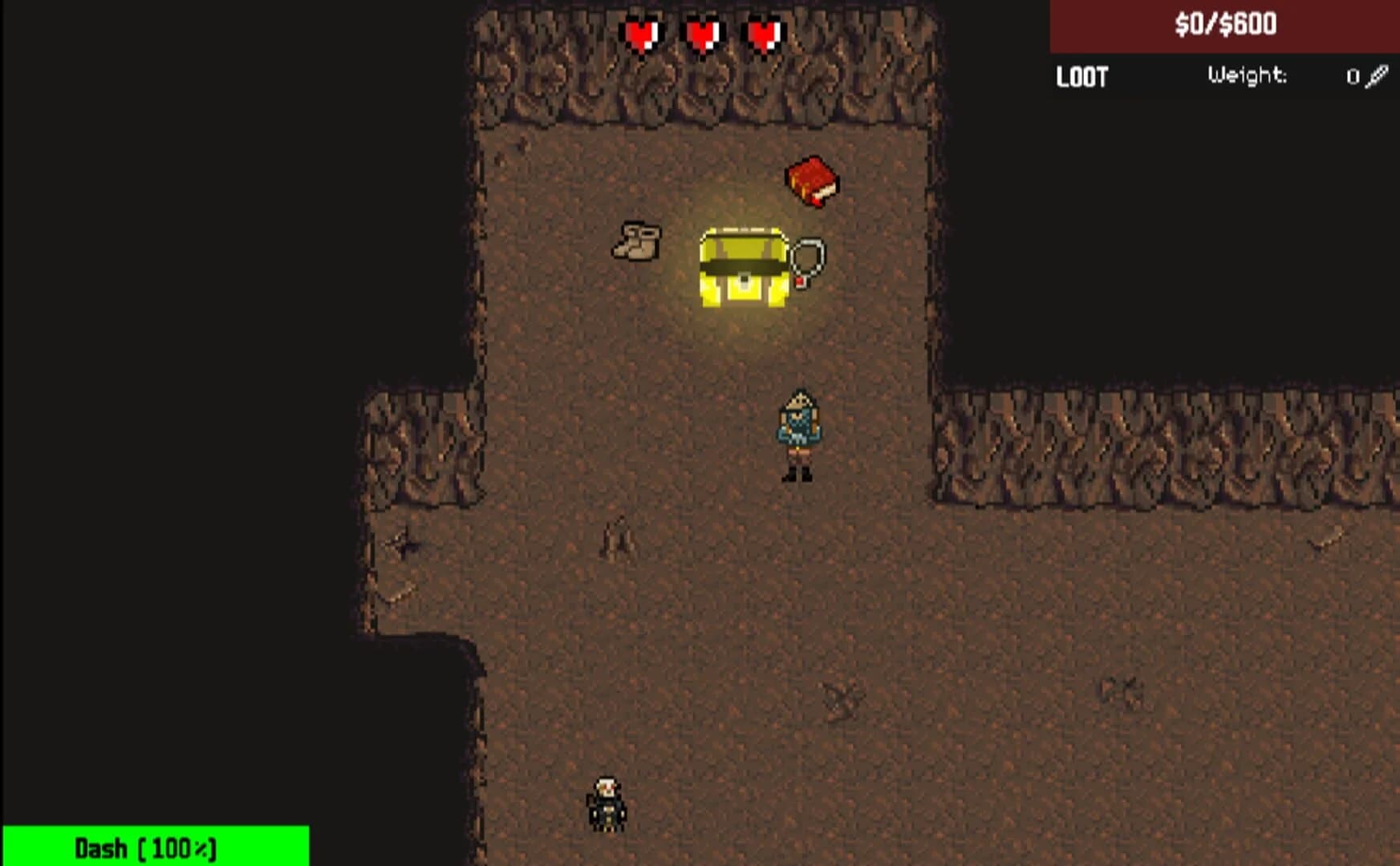Grab the necklace beside the chest
This screenshot has width=1400, height=866.
(806, 258)
